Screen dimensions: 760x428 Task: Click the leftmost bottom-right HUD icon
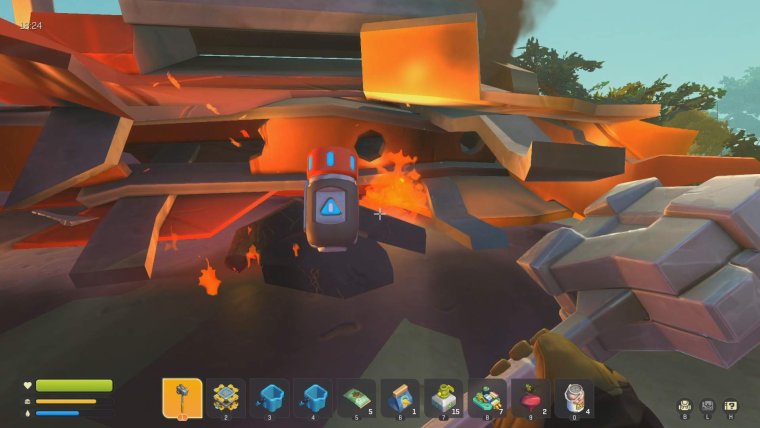pyautogui.click(x=685, y=405)
